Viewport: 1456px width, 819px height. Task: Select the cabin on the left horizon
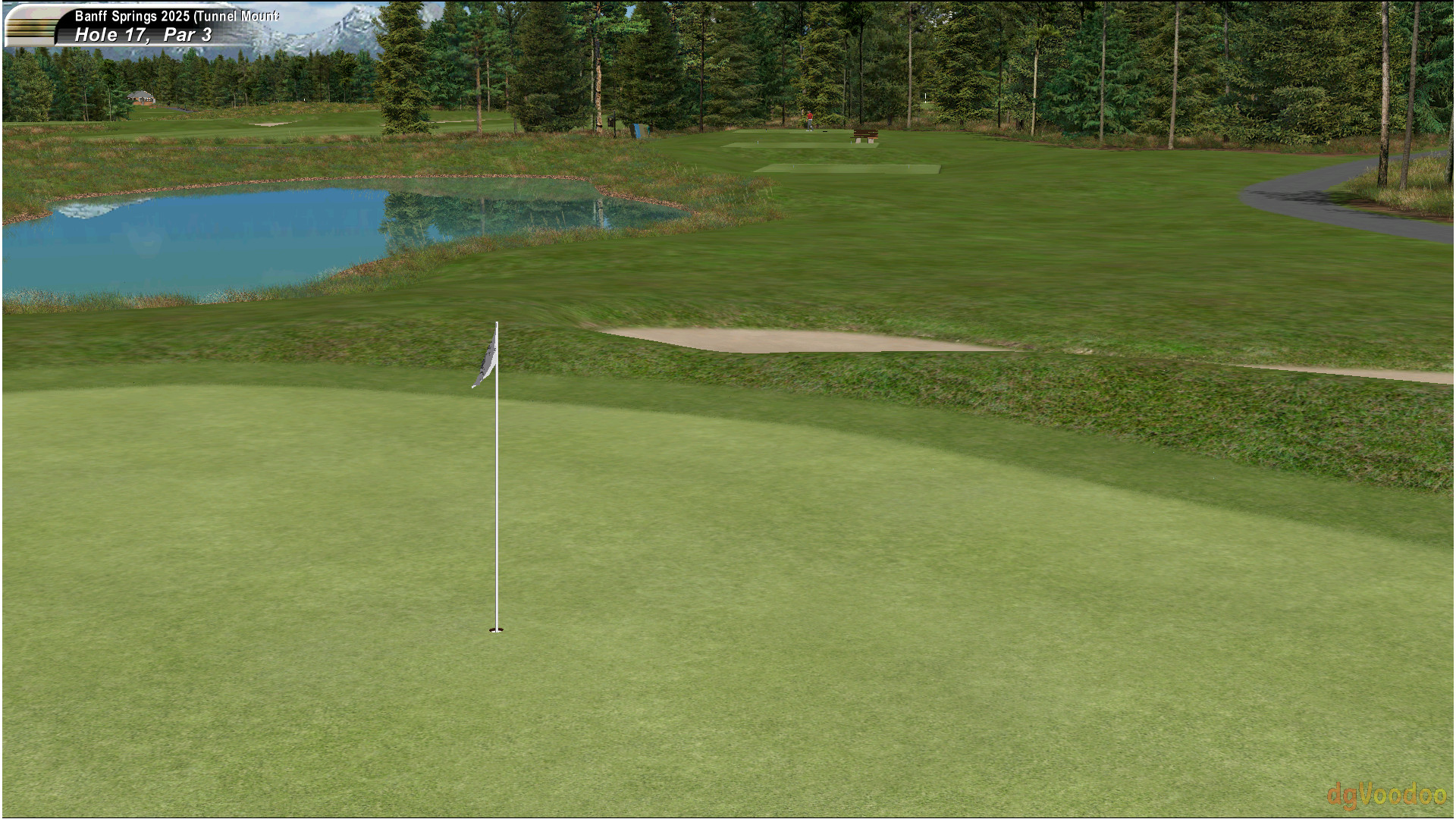coord(140,96)
